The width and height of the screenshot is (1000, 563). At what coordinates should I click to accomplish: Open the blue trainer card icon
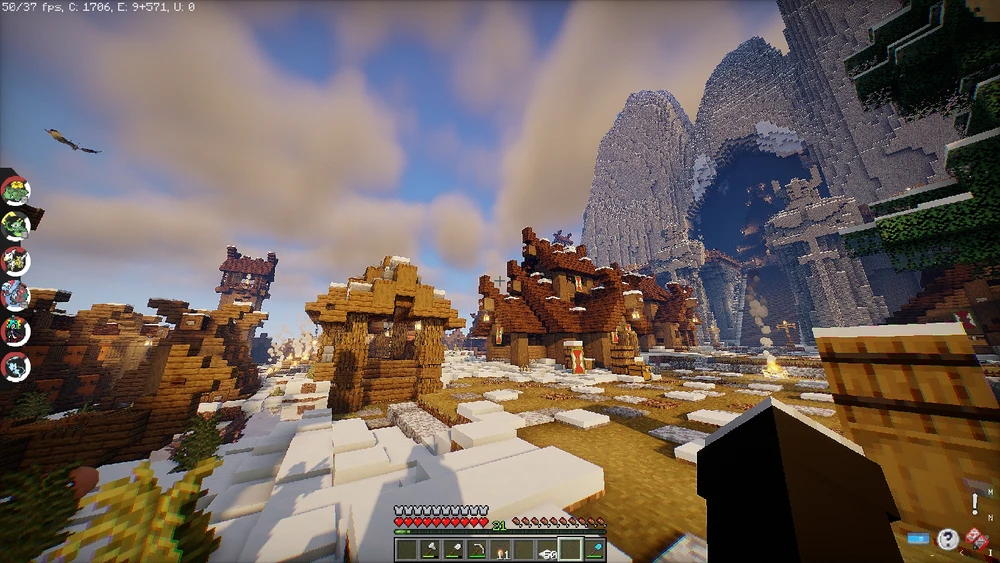point(918,539)
